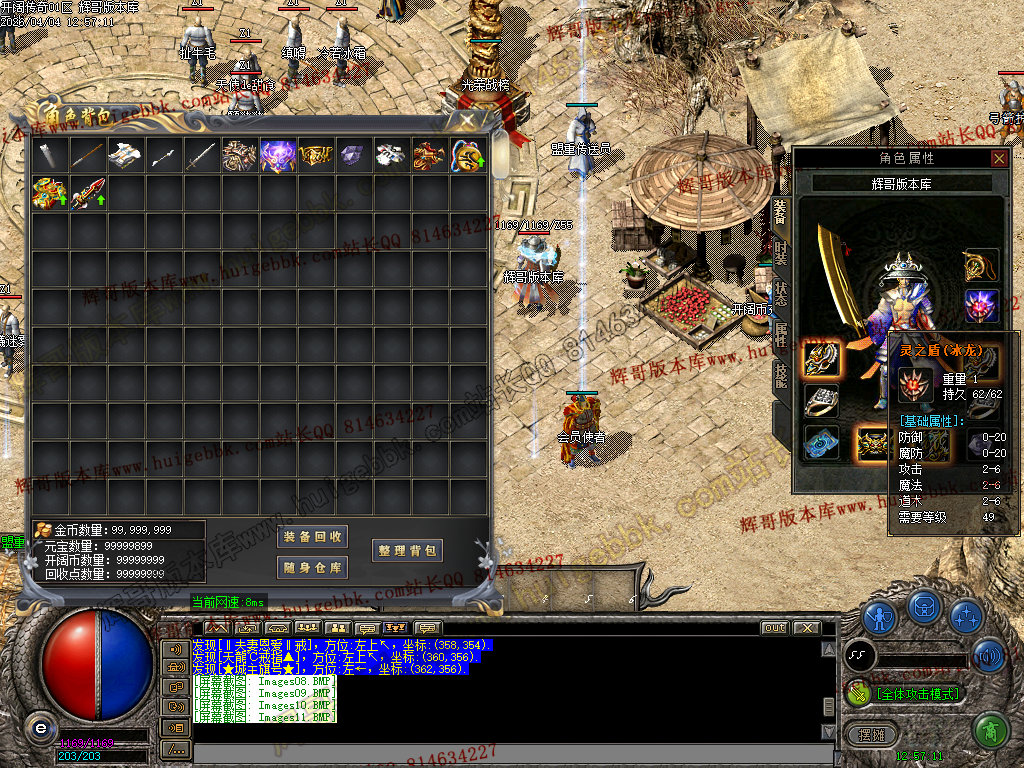Select the equipped ring slot in the character panel
Screen dimensions: 1024x768
[821, 399]
